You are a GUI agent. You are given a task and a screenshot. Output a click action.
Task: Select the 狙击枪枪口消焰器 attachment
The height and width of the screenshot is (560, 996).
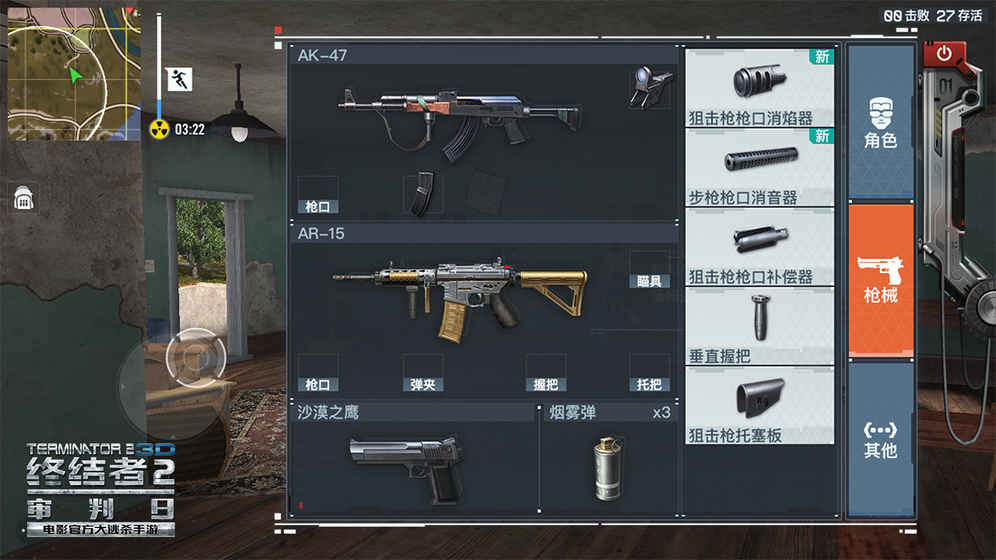[760, 88]
